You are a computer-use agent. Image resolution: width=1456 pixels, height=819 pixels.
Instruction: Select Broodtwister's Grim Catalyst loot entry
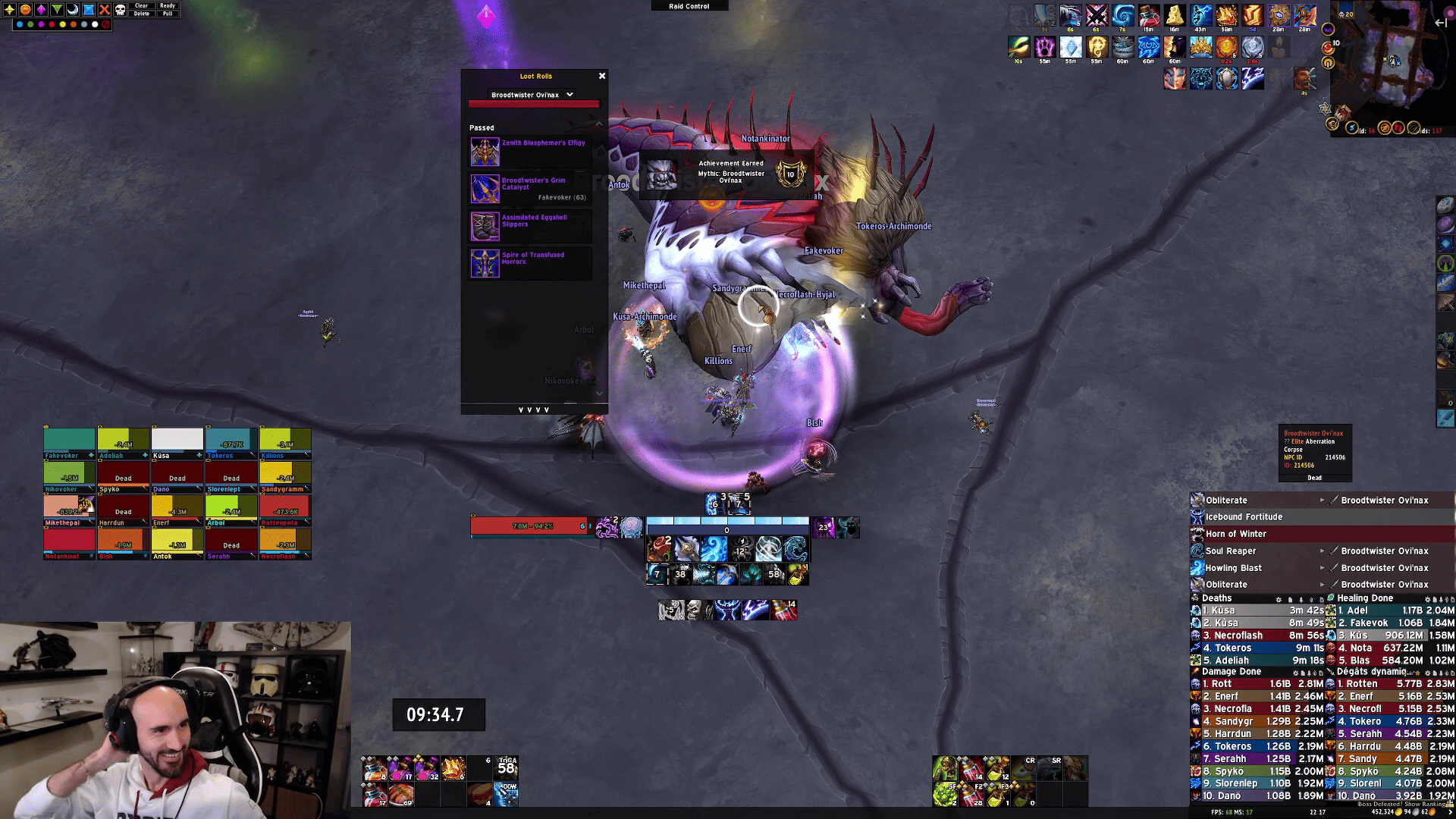pos(530,189)
